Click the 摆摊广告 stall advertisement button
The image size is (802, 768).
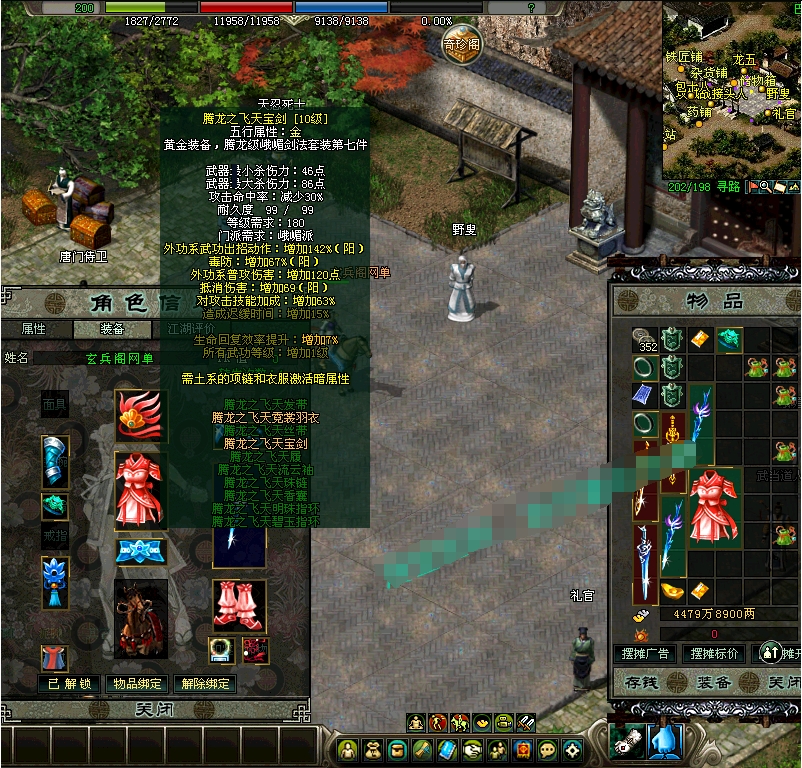coord(645,654)
